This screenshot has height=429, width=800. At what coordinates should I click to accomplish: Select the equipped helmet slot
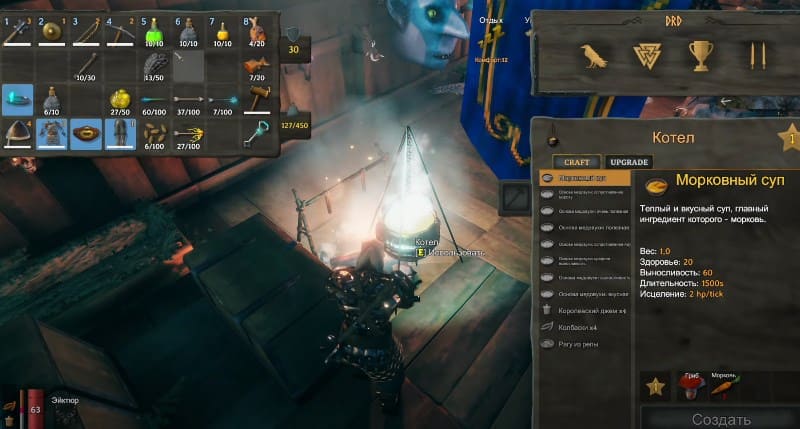[x=17, y=133]
